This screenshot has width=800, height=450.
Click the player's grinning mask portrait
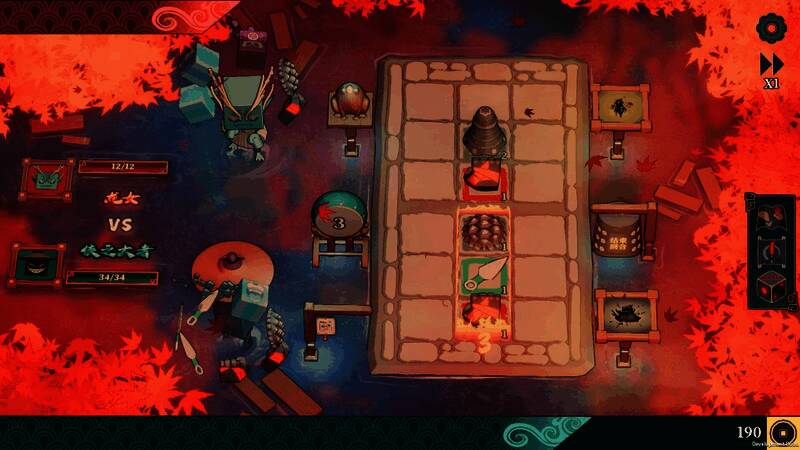point(36,264)
